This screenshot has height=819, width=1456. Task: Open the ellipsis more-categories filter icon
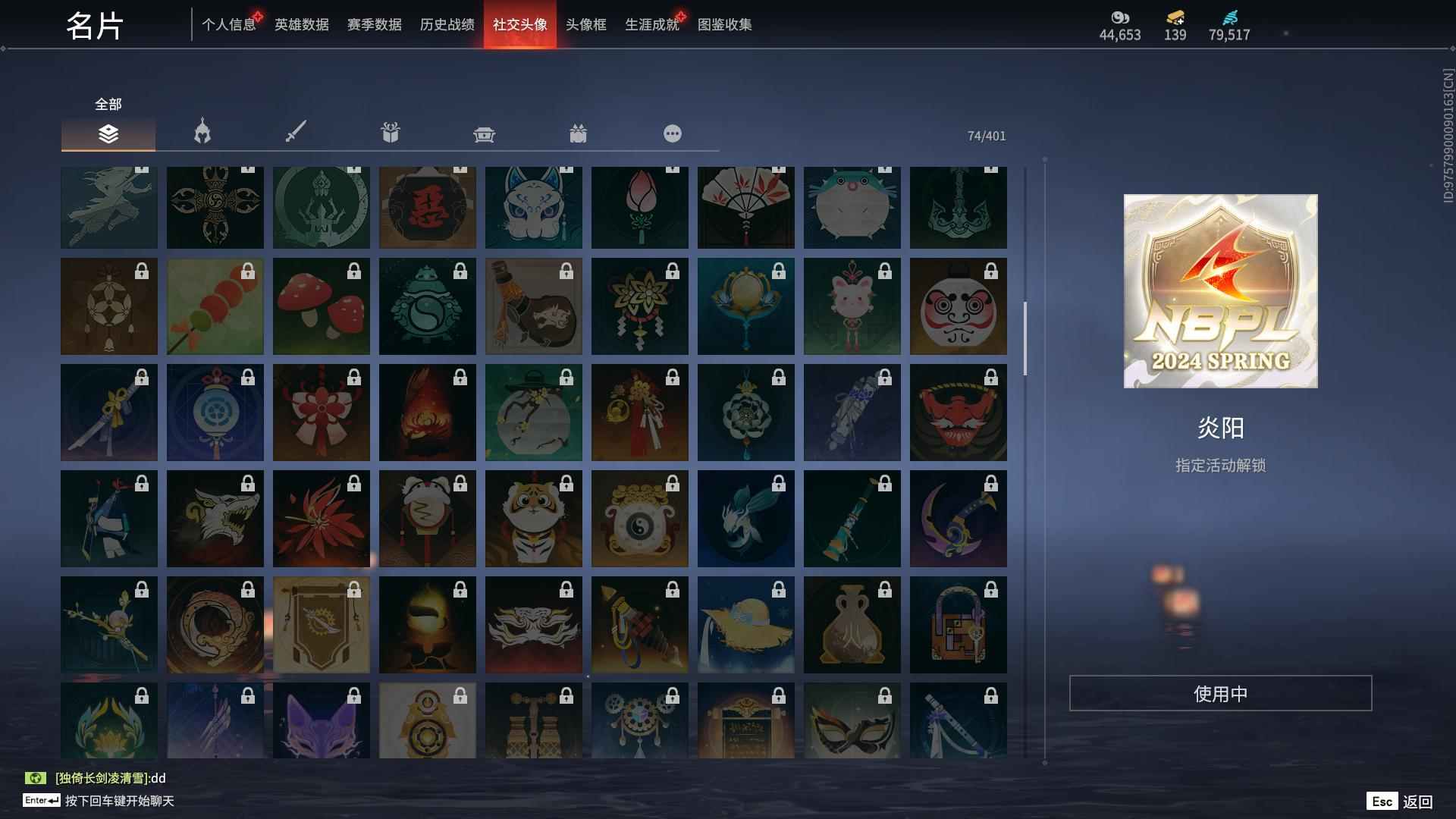pyautogui.click(x=672, y=133)
